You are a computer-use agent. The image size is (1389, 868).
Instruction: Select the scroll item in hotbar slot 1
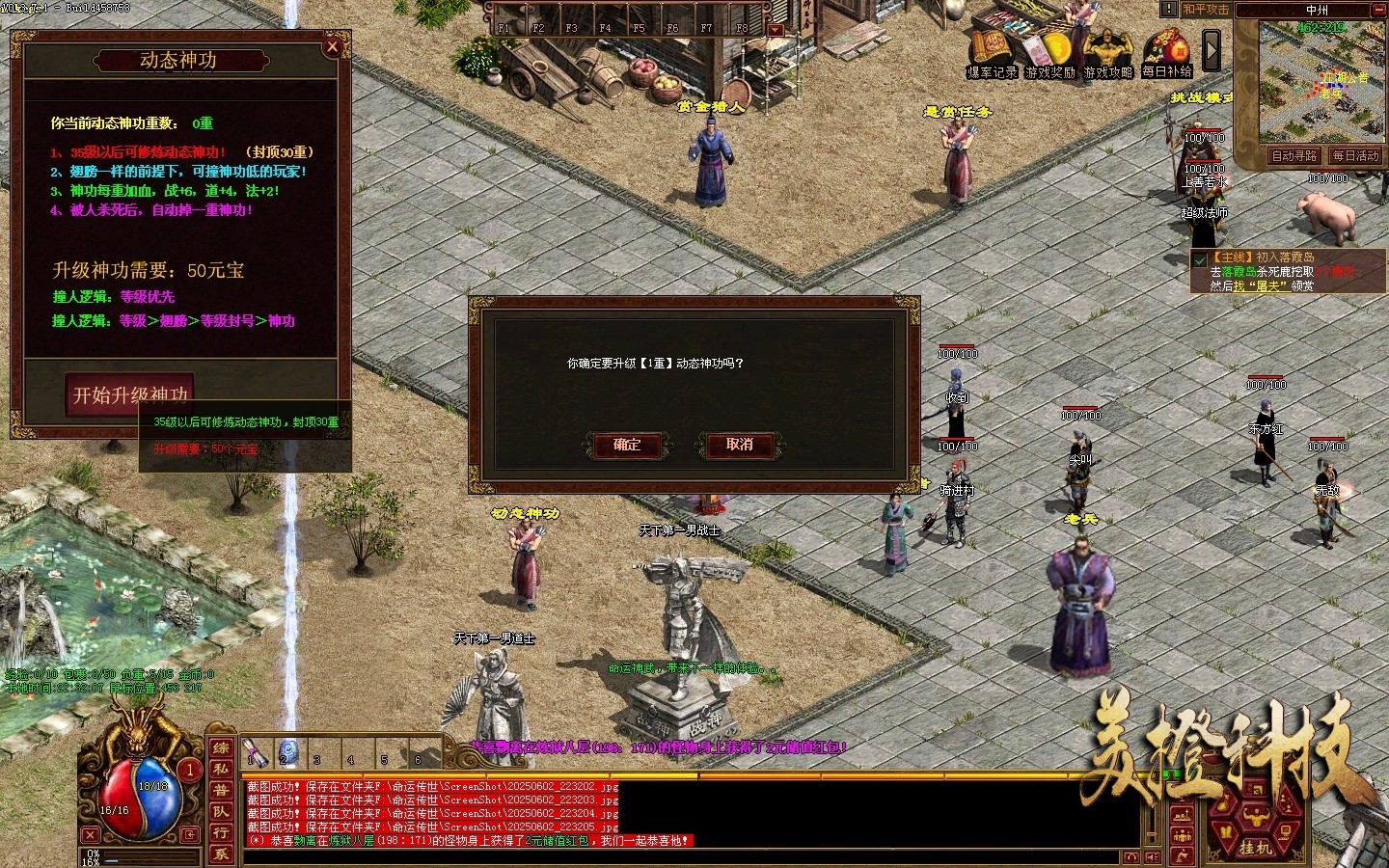point(256,753)
